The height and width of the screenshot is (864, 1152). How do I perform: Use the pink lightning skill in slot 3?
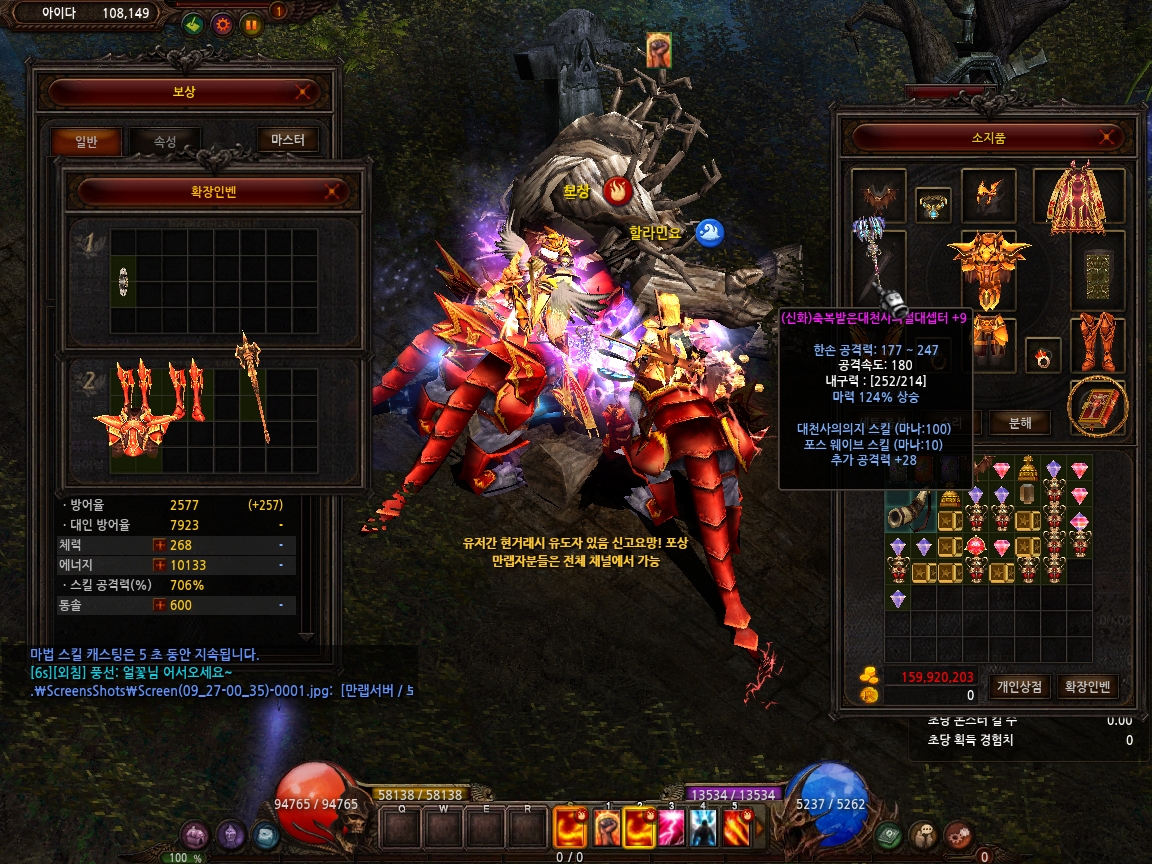pos(671,827)
